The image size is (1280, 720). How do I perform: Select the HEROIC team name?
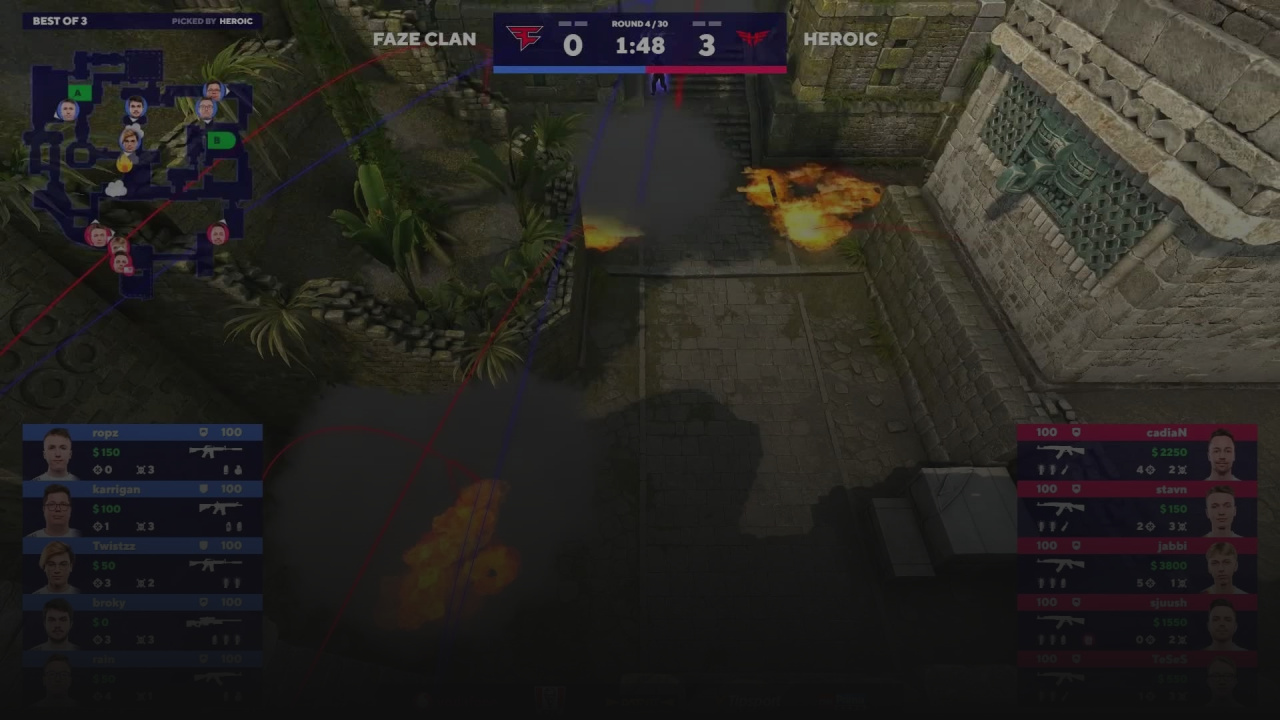pos(843,40)
